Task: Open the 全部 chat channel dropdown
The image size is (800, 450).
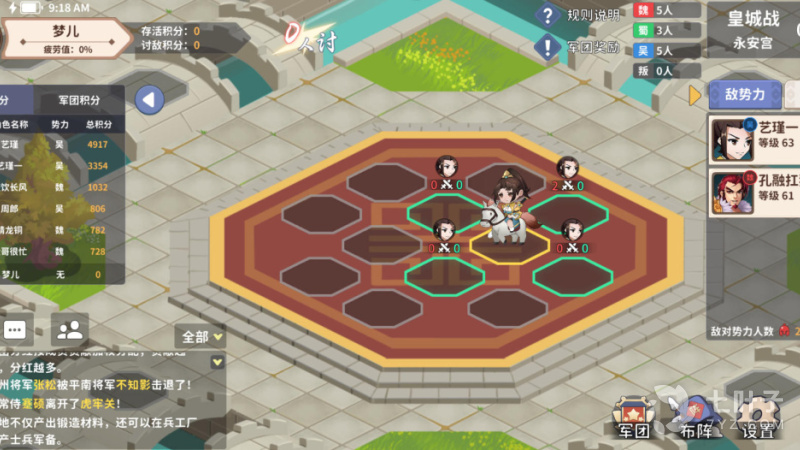Action: (200, 336)
